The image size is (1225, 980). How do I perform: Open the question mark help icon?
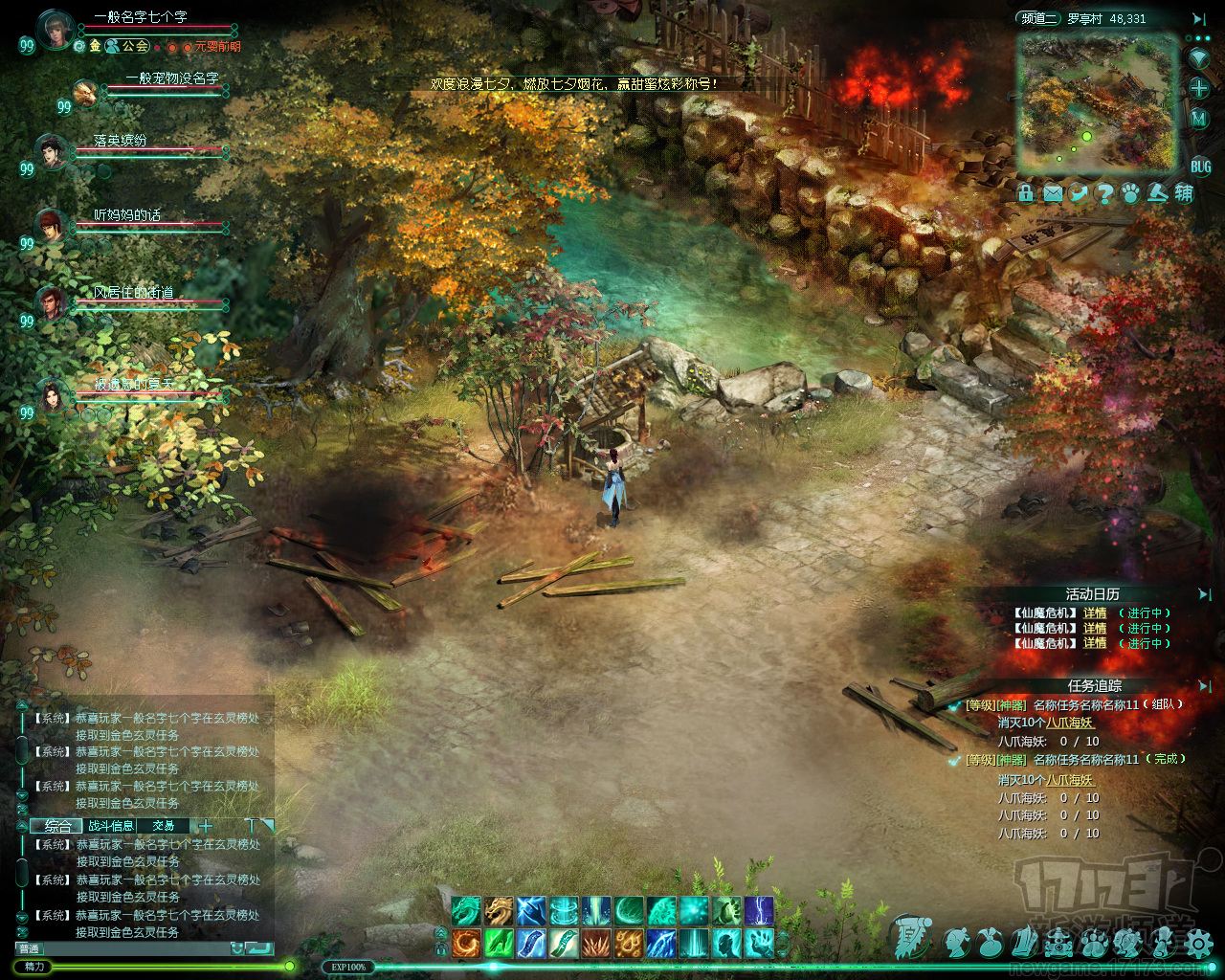pyautogui.click(x=1104, y=193)
